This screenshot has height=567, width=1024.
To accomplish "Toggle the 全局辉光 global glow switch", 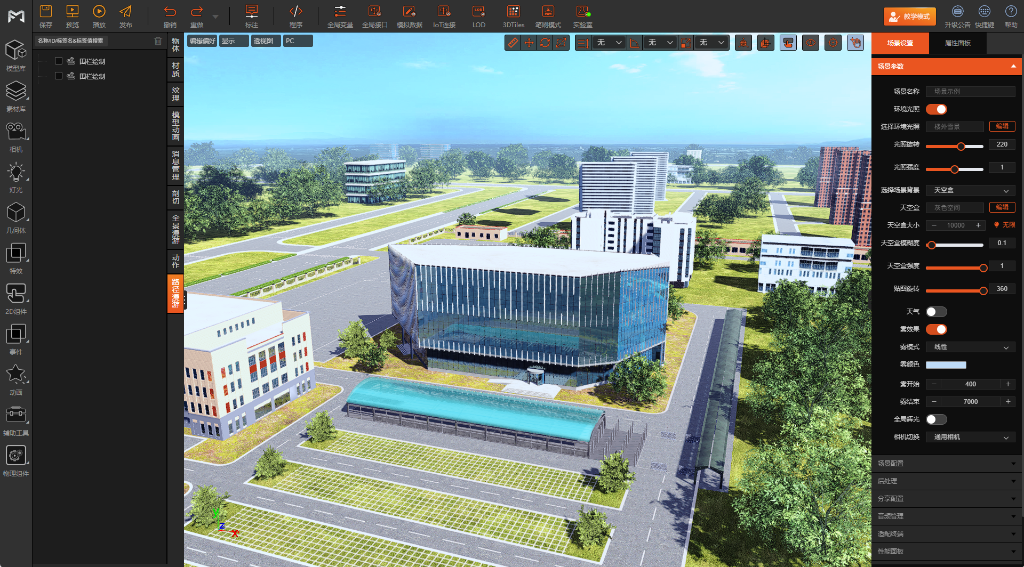I will click(936, 420).
